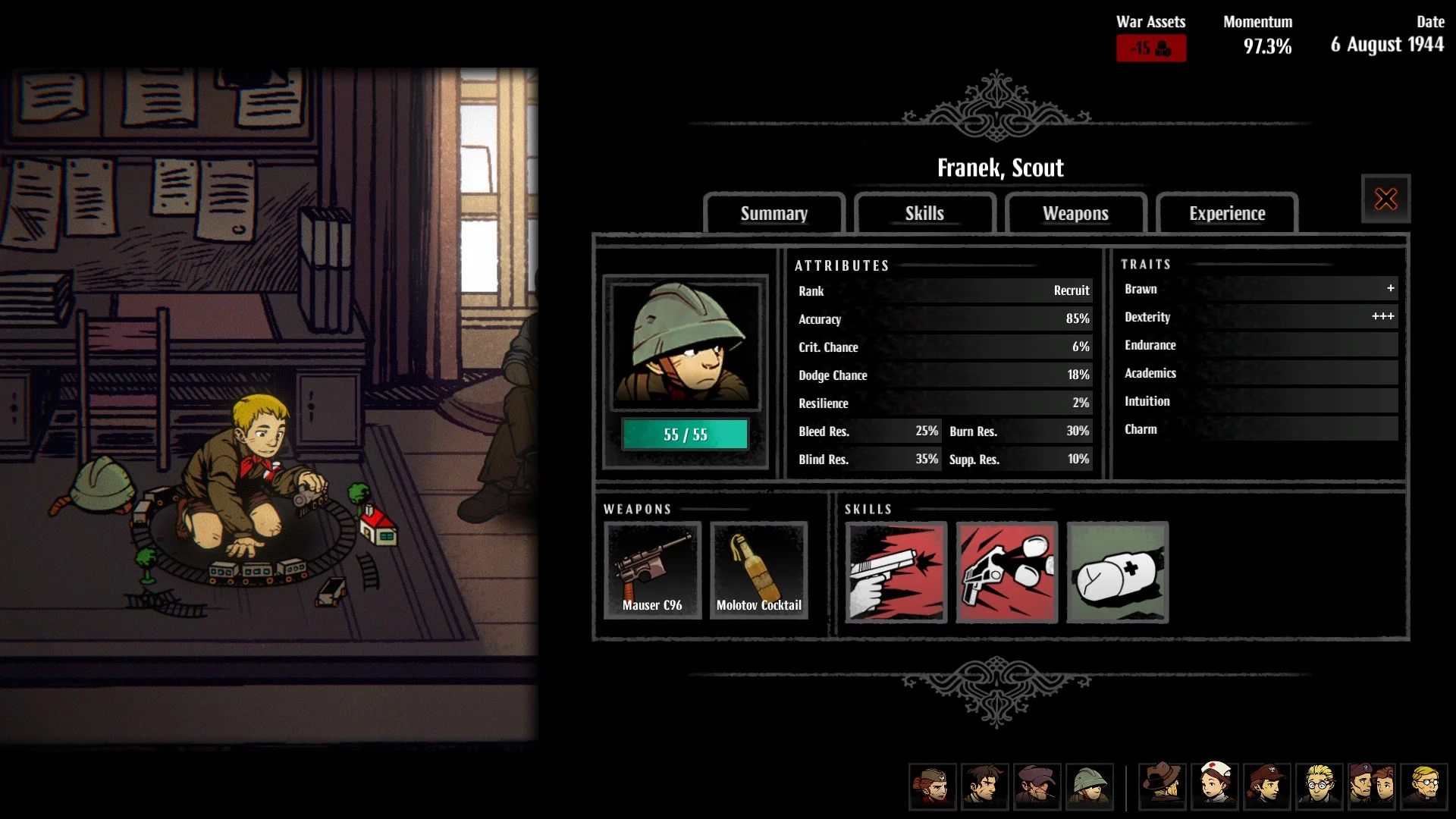The image size is (1456, 819).
Task: Choose the portrait with brown fedora hat
Action: click(x=1163, y=786)
